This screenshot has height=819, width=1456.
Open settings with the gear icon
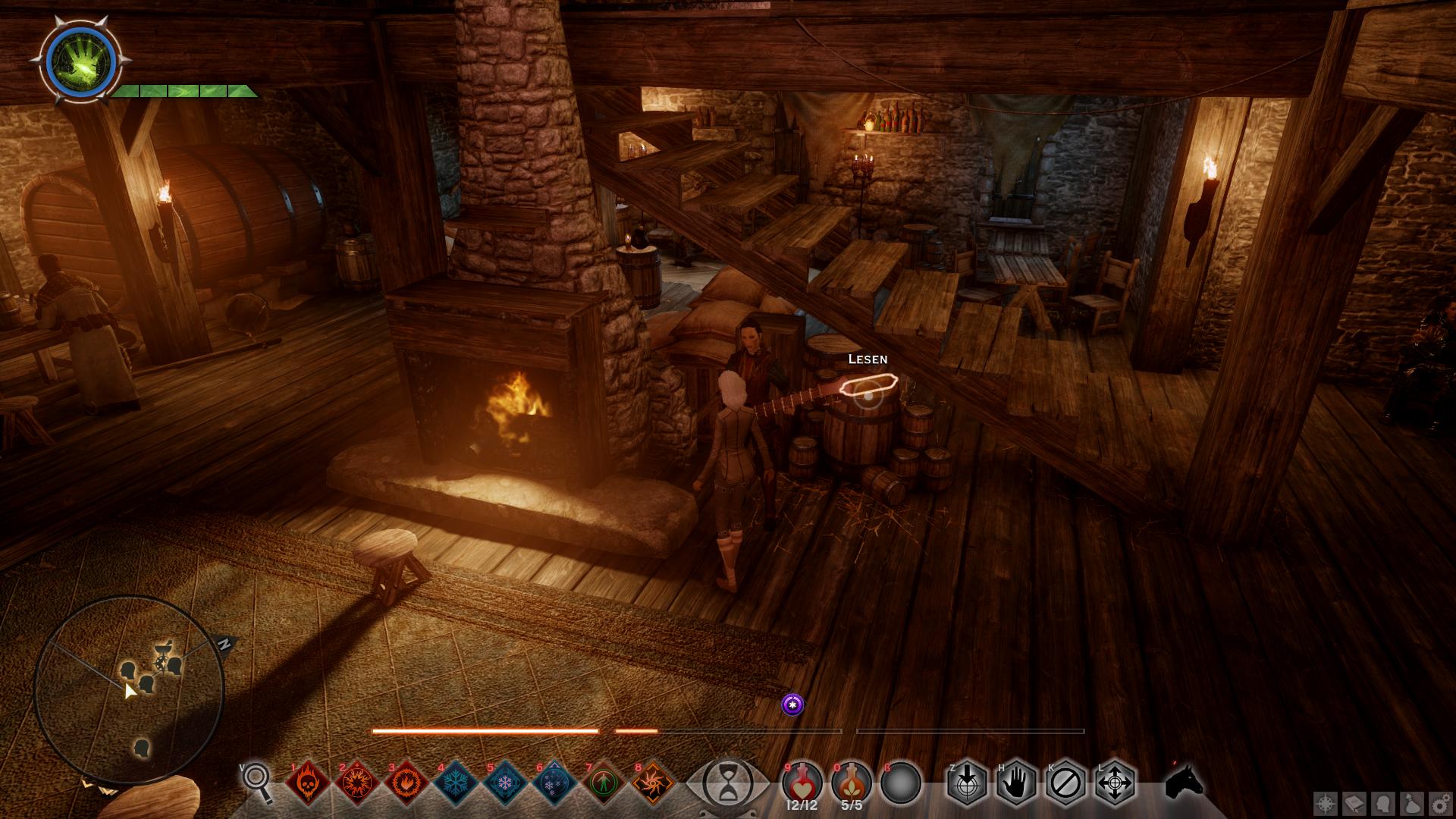(x=1440, y=803)
